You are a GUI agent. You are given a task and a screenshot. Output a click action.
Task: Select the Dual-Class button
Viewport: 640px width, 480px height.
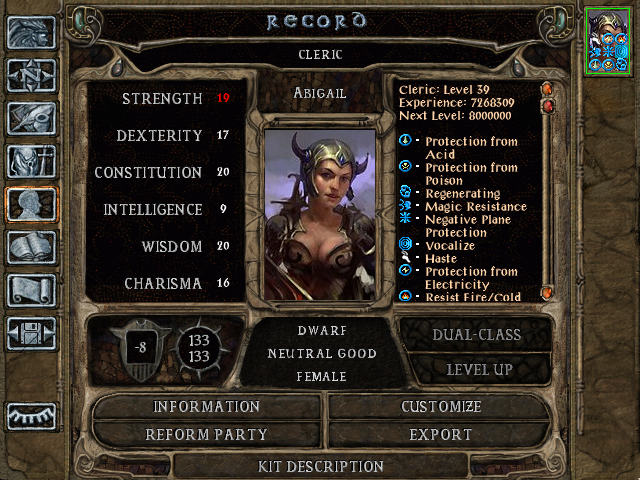pos(475,335)
